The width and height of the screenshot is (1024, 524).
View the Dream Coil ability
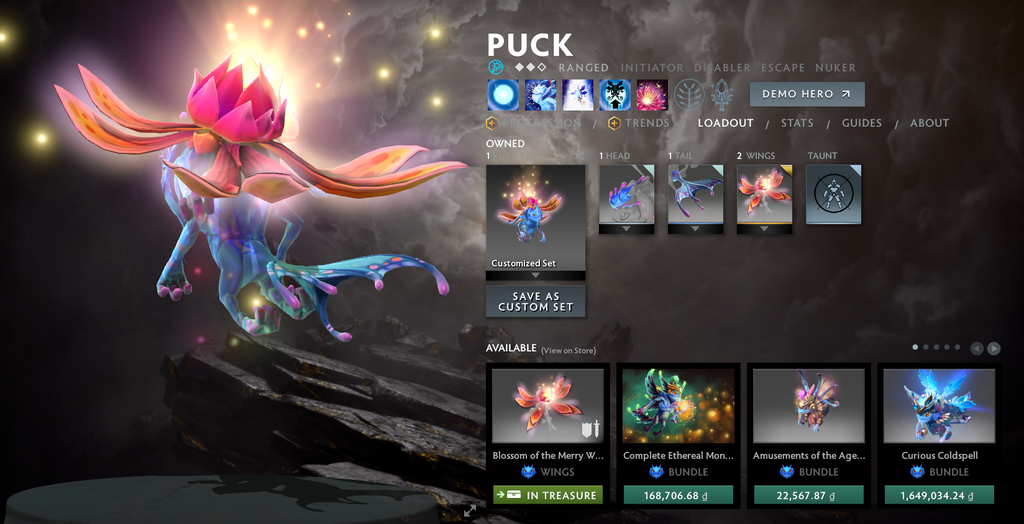pos(652,95)
